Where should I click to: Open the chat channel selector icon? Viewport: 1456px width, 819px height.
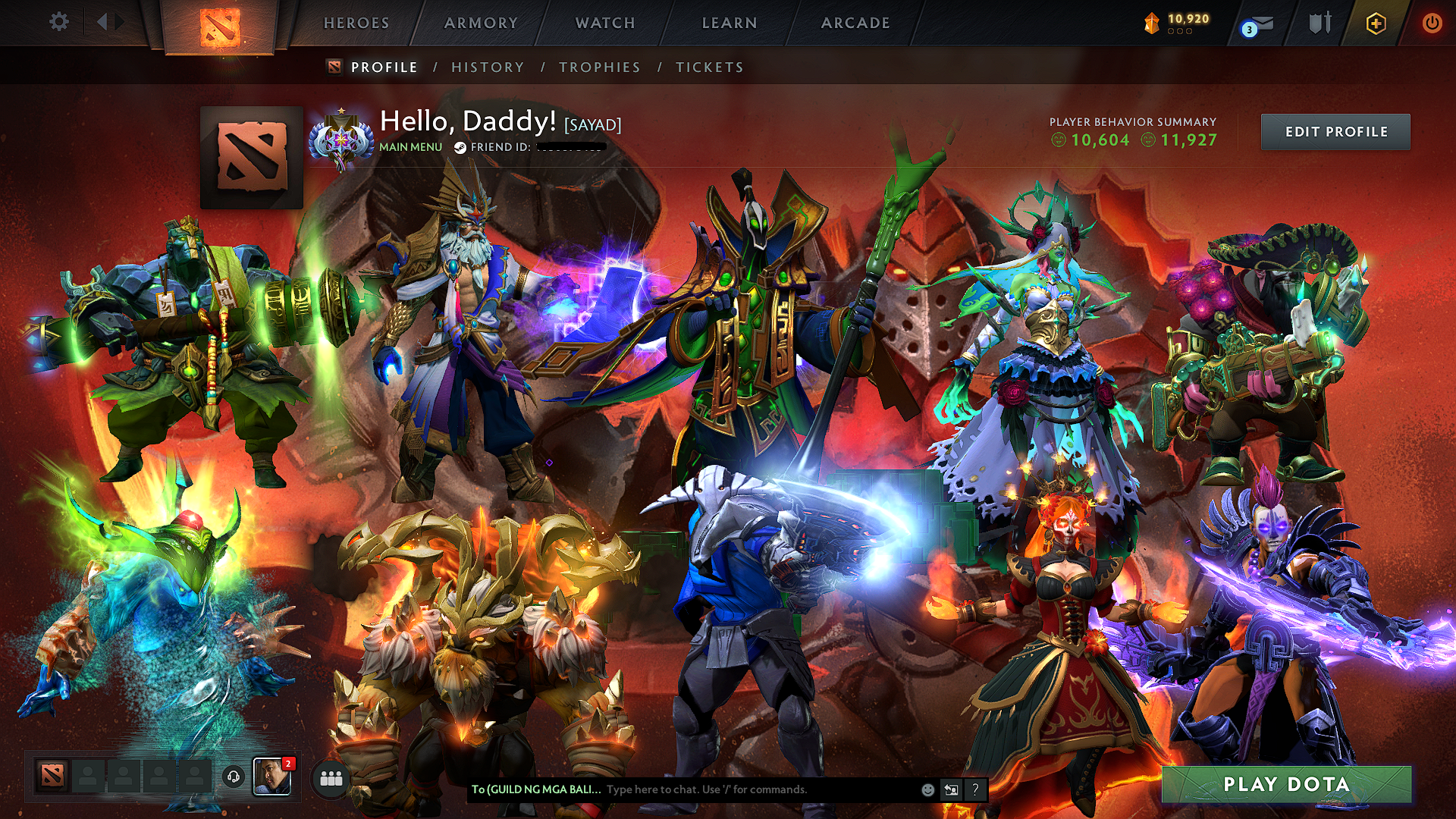click(950, 789)
